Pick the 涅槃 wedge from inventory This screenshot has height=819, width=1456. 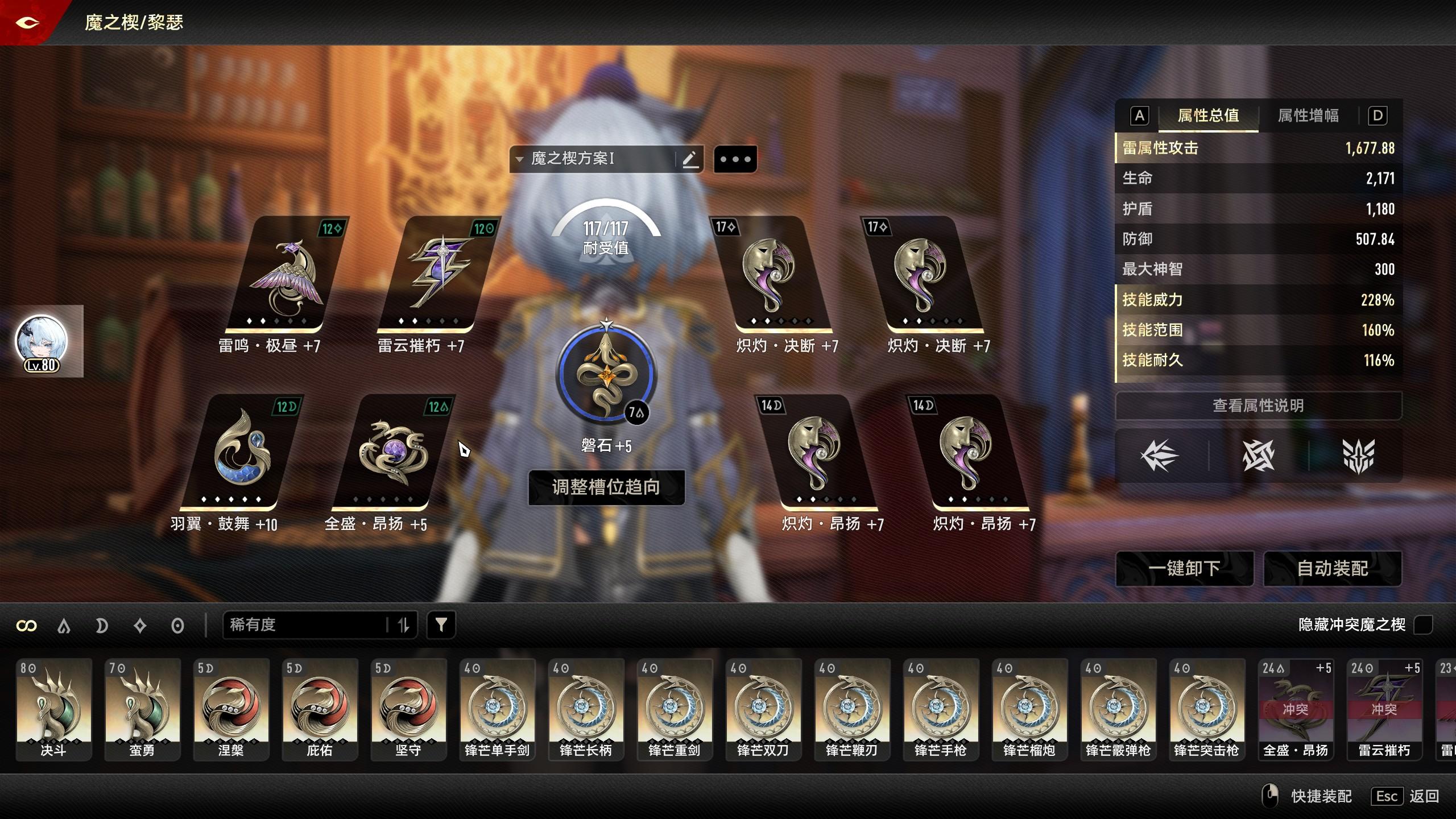coord(231,709)
